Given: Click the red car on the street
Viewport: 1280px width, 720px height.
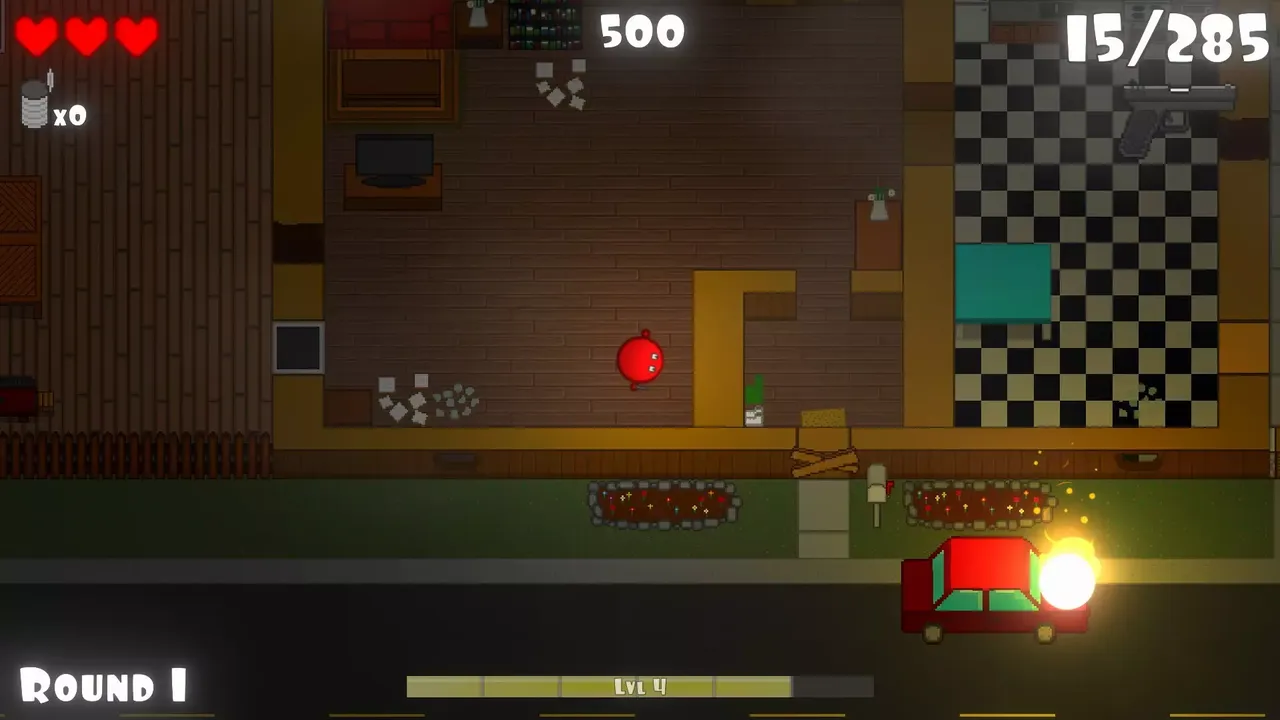Looking at the screenshot, I should [x=975, y=585].
